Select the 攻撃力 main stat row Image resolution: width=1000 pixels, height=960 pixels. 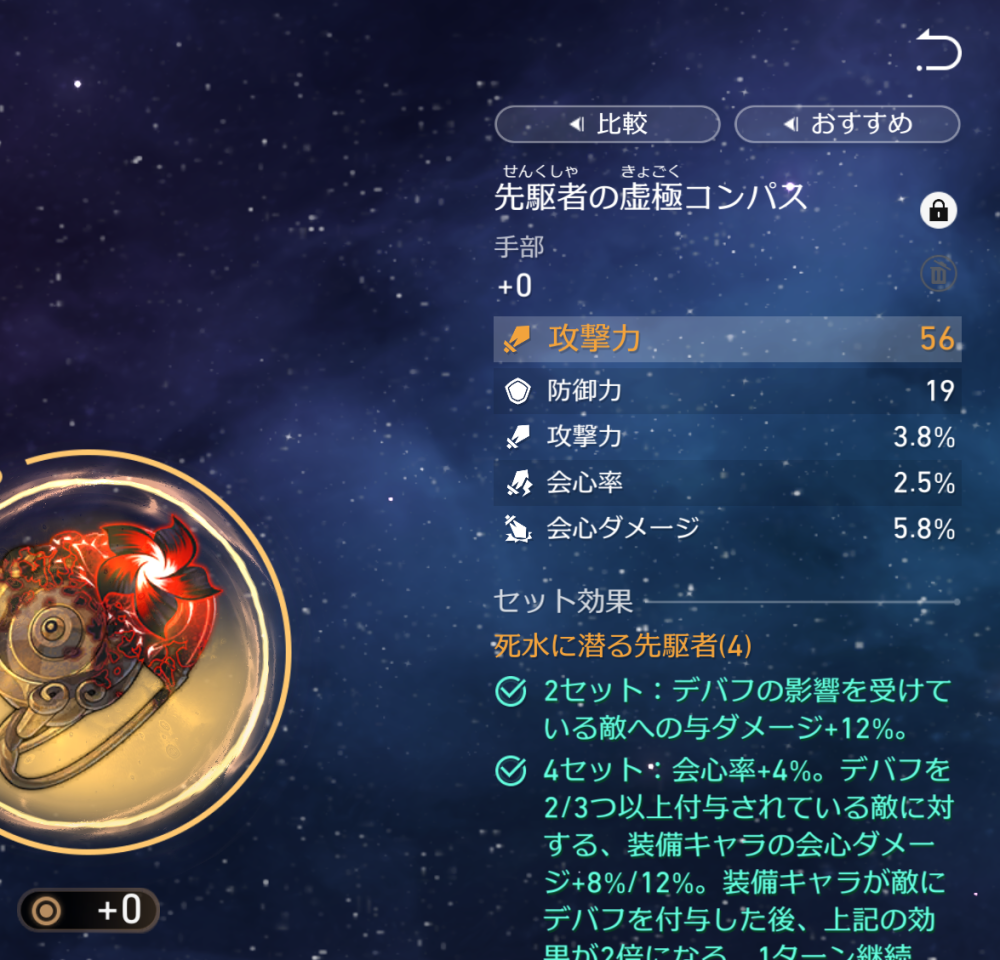coord(727,339)
